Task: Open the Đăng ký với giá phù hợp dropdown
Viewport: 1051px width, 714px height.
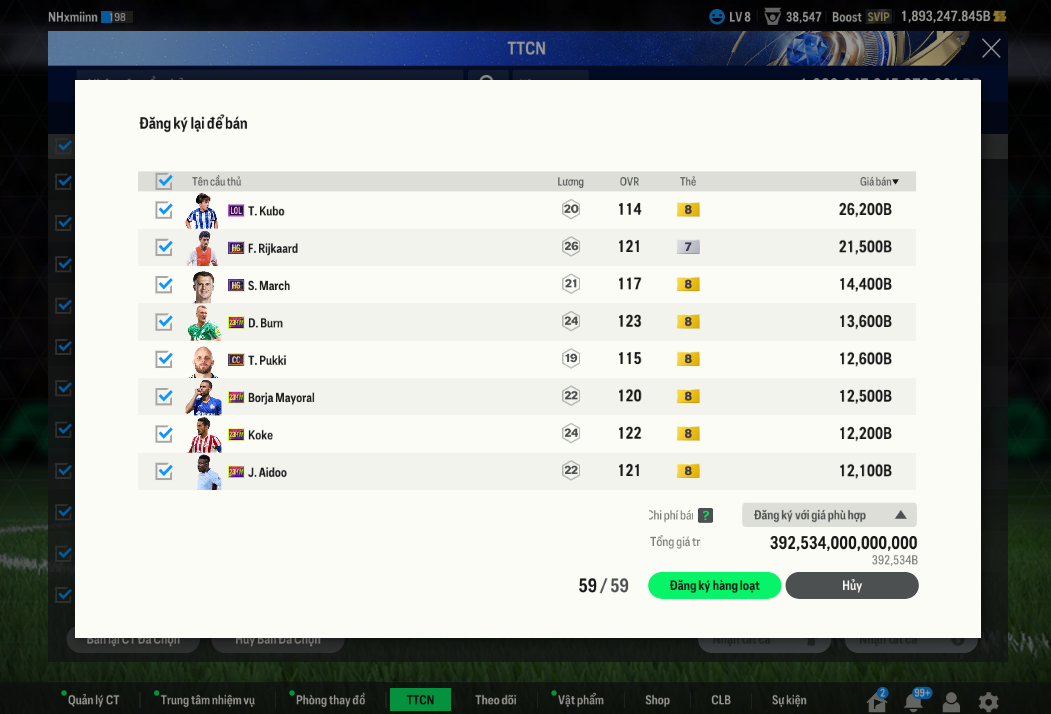Action: (x=829, y=515)
